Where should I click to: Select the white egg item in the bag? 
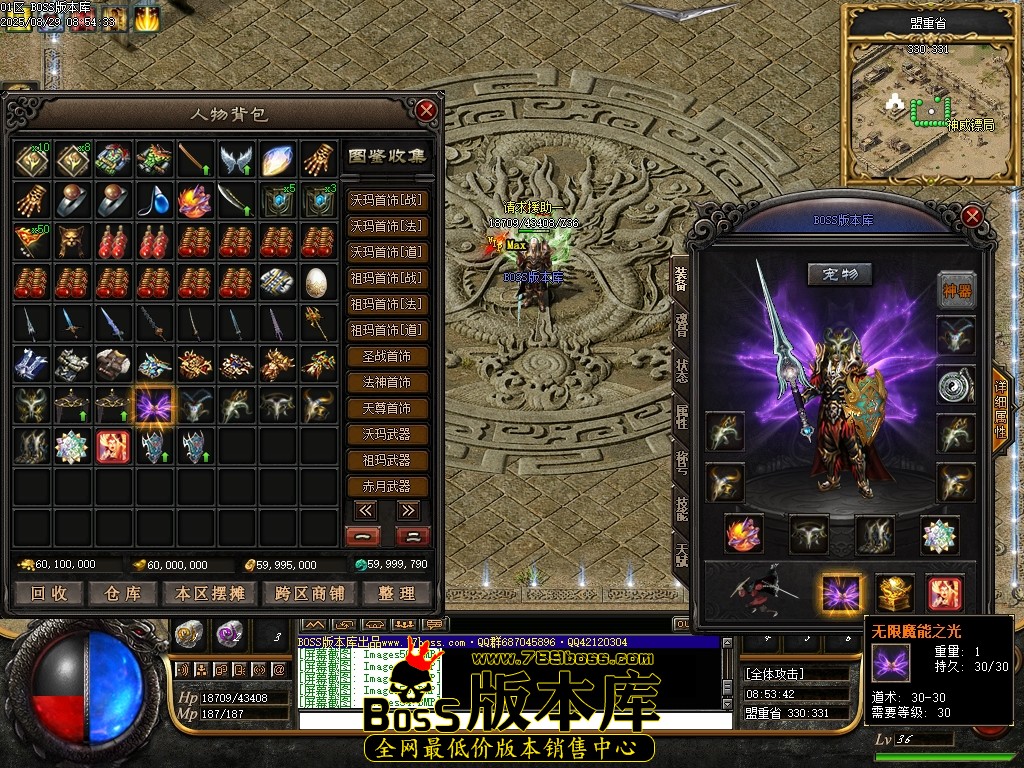click(317, 281)
